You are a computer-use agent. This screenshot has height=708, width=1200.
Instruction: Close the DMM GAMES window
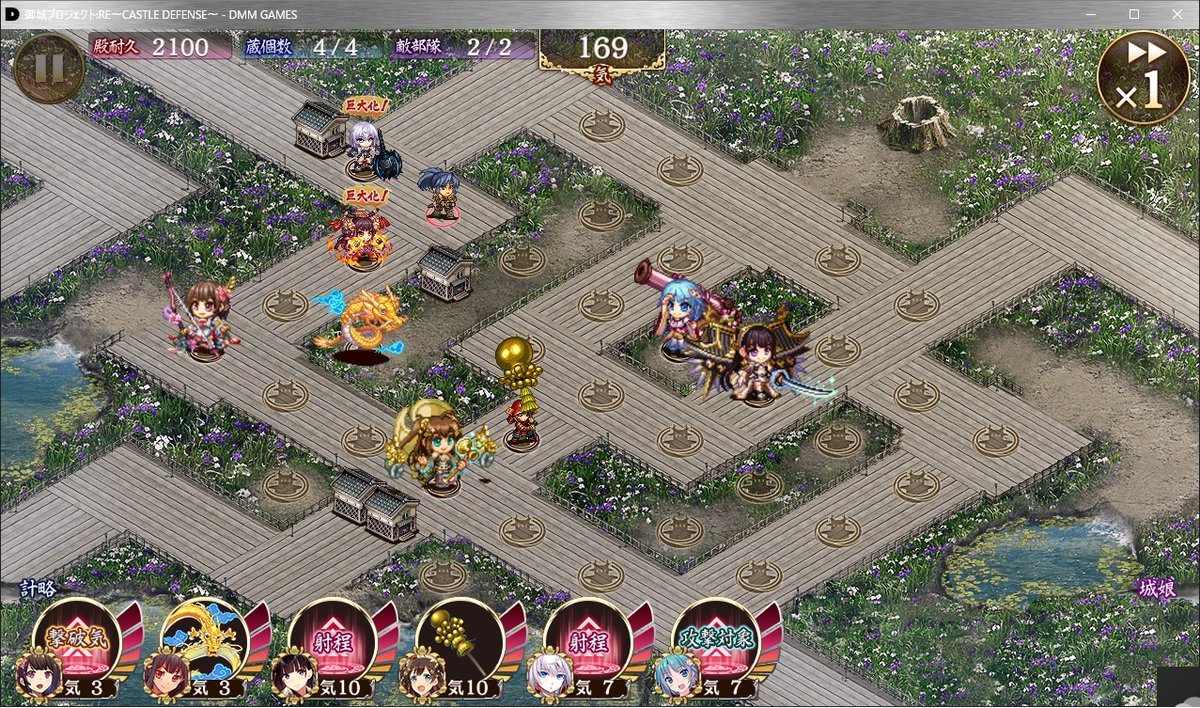coord(1175,14)
